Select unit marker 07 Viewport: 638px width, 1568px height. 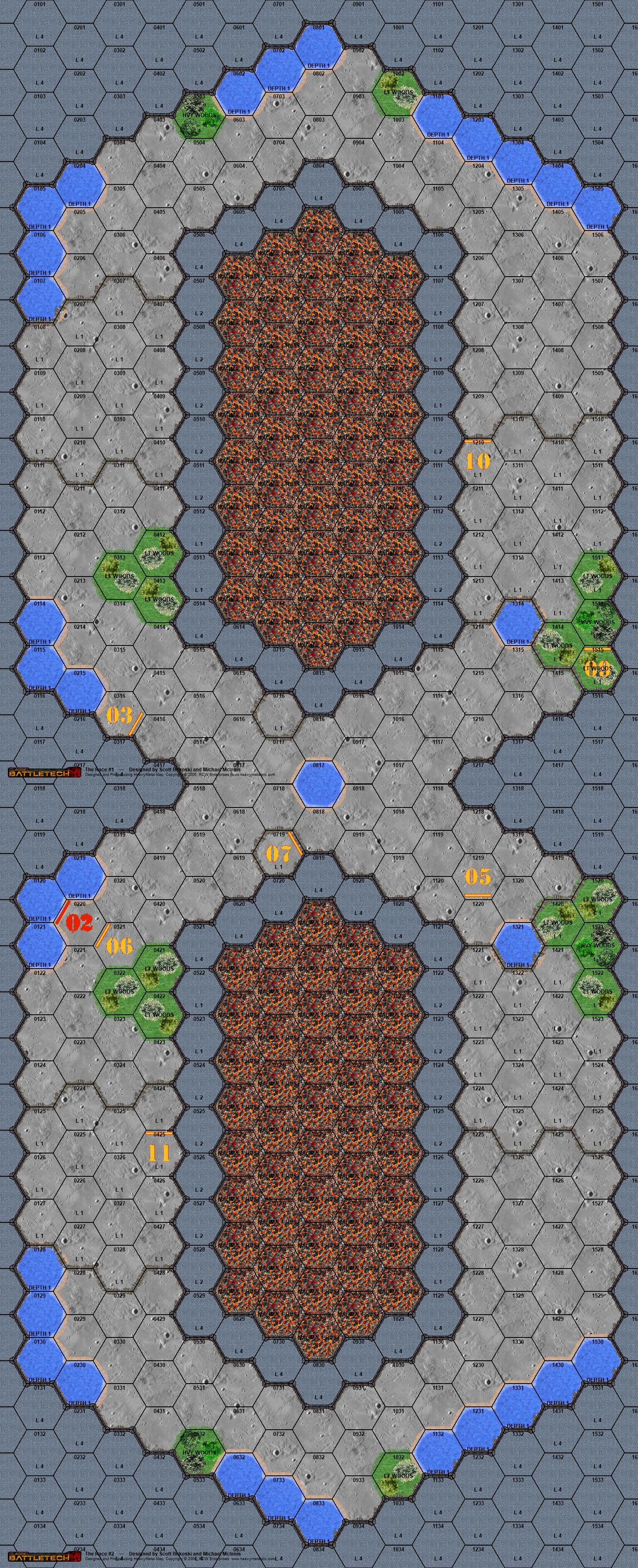278,852
